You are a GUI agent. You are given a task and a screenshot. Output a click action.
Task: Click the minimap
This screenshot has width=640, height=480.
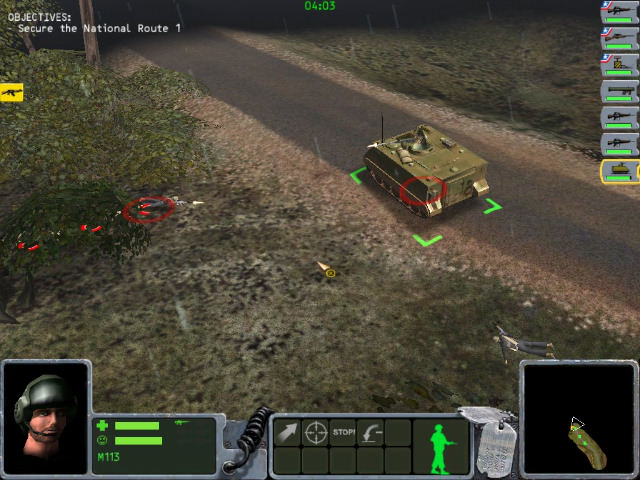(x=579, y=417)
